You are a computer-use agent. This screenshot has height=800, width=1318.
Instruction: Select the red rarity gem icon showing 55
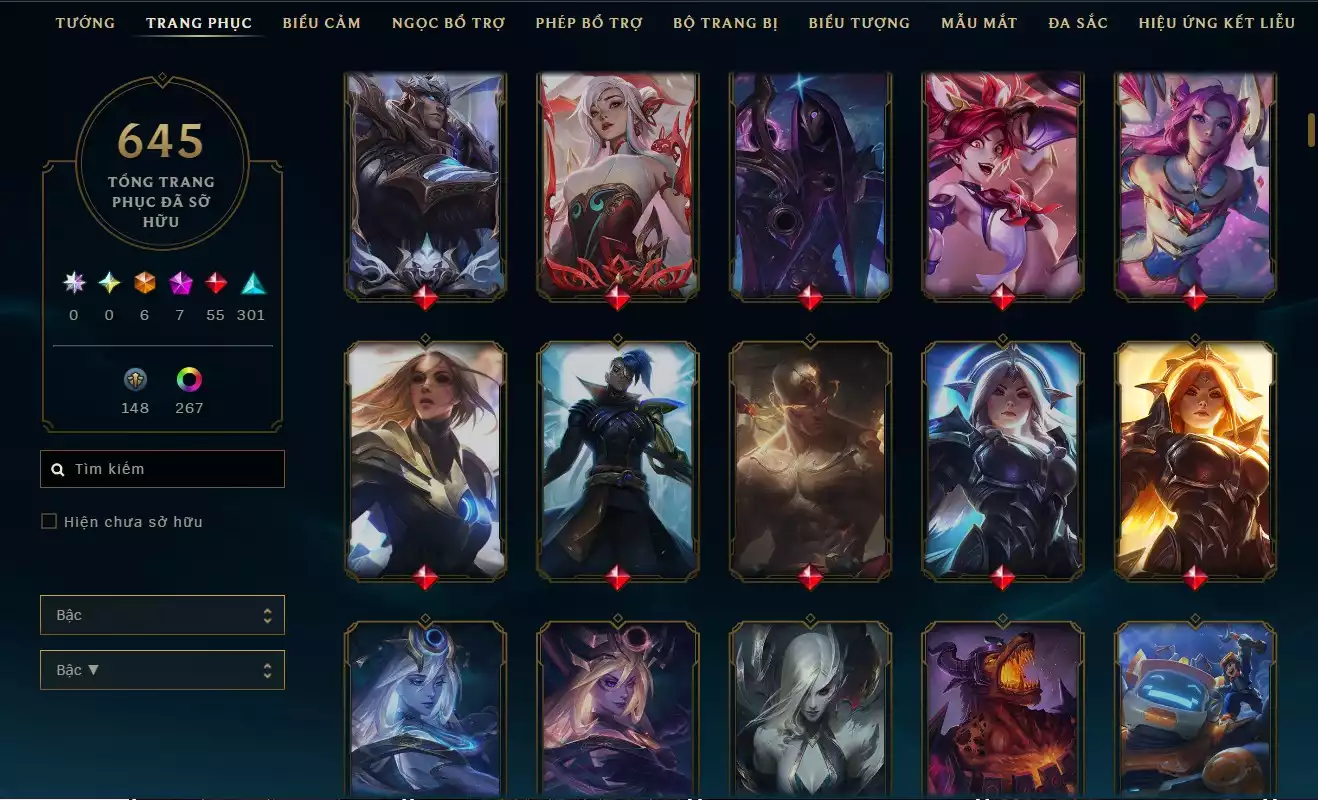tap(216, 284)
